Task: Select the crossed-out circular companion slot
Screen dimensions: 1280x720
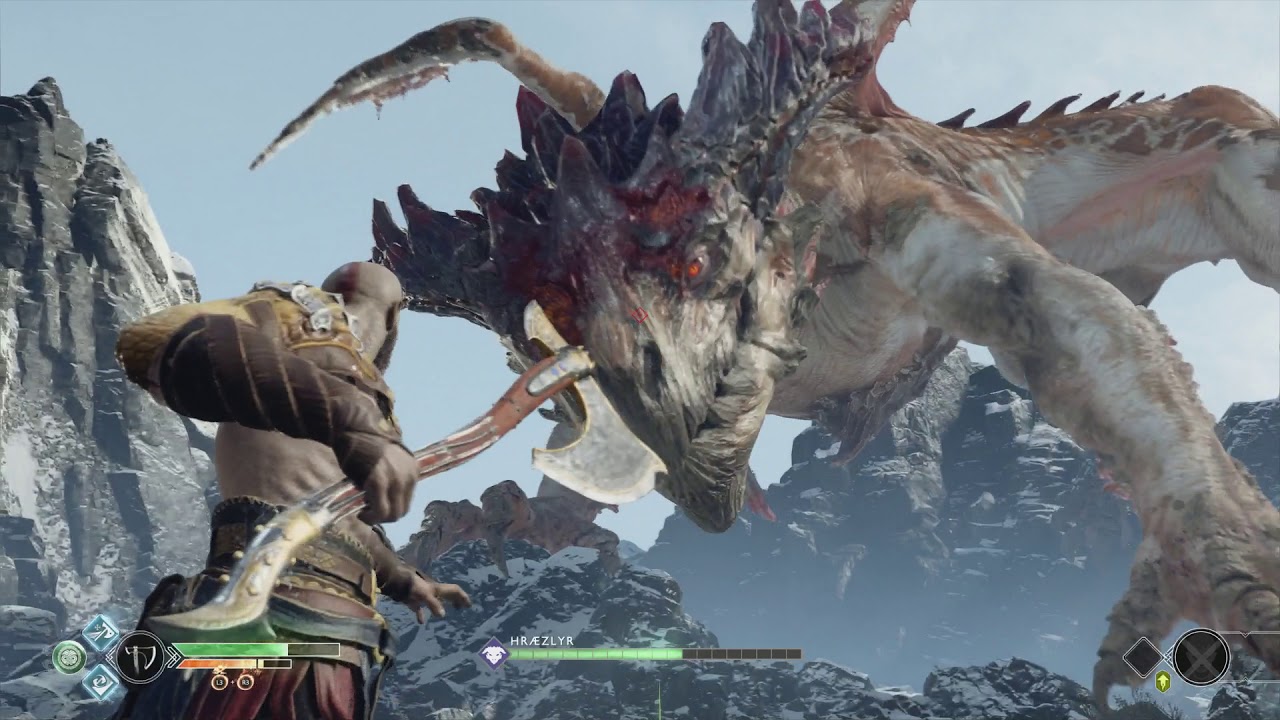Action: (x=1201, y=657)
